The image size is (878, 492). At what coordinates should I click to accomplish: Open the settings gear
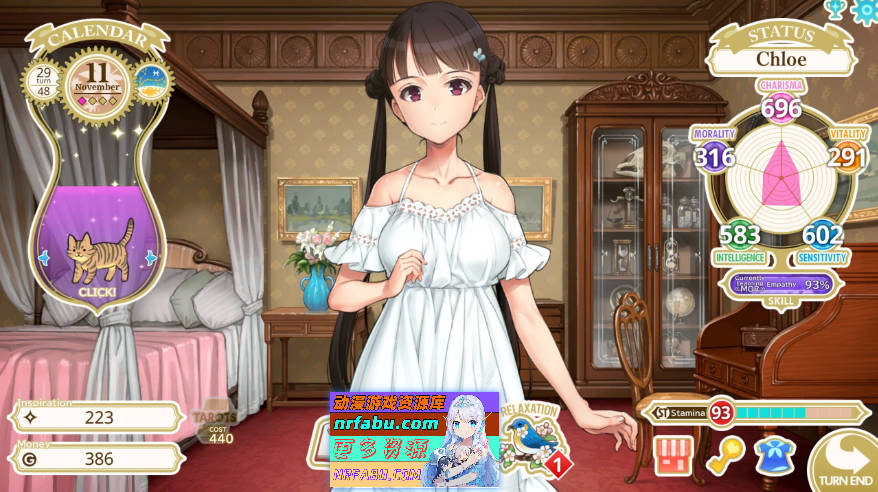coord(866,10)
